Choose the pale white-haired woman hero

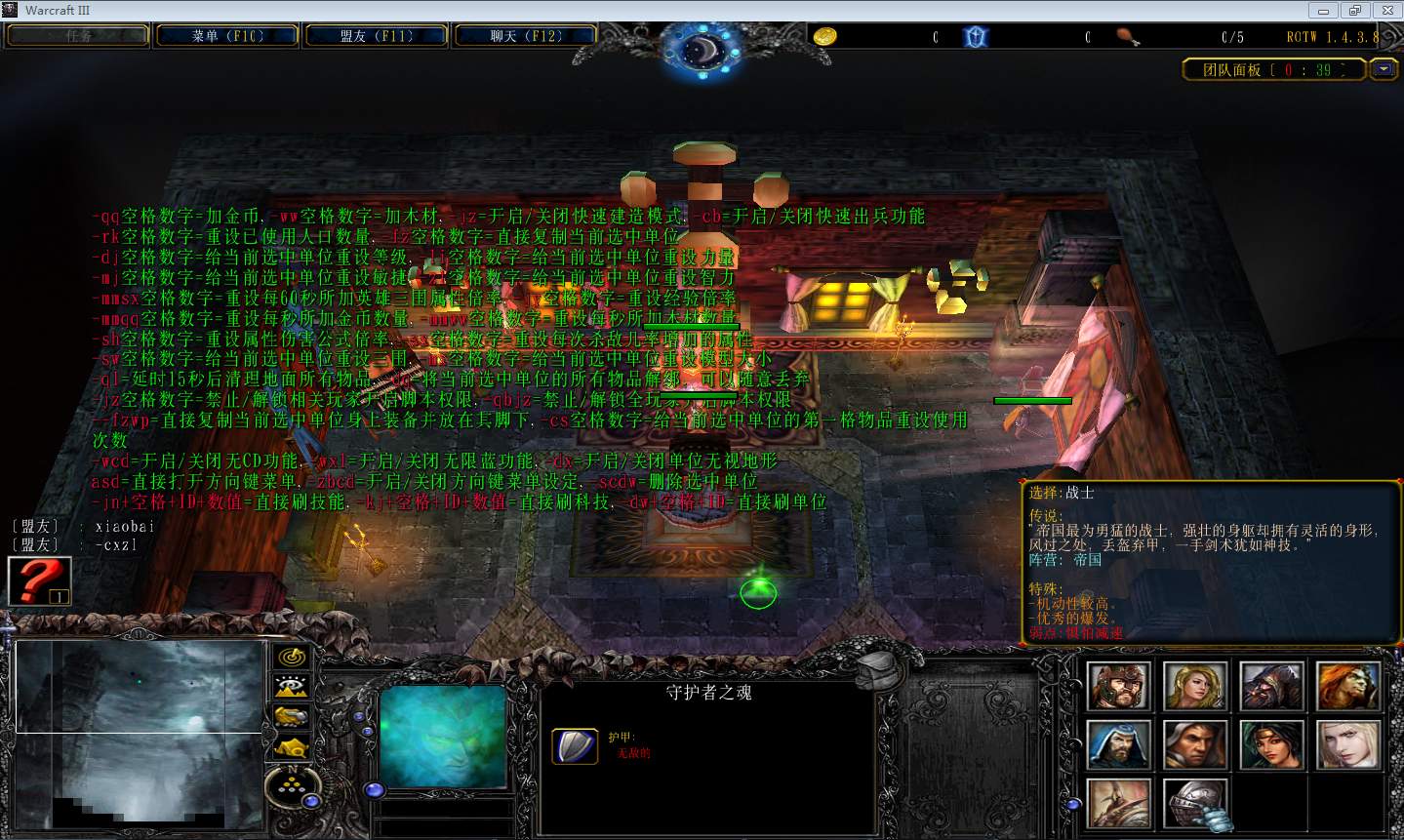click(1348, 745)
